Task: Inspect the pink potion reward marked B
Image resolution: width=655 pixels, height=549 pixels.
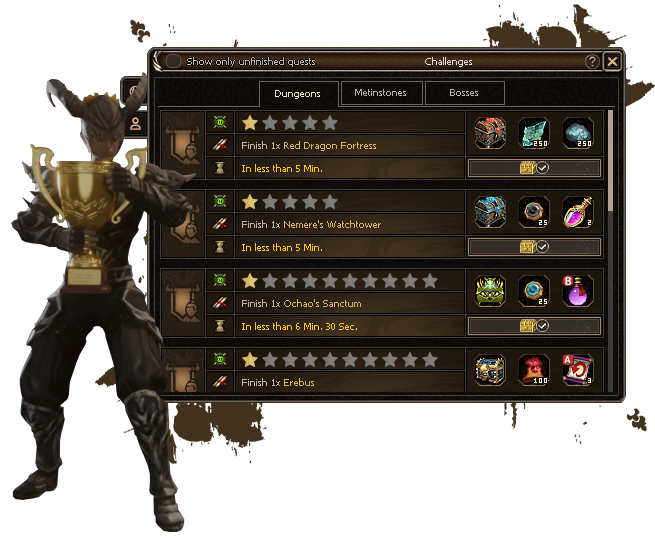Action: coord(578,291)
